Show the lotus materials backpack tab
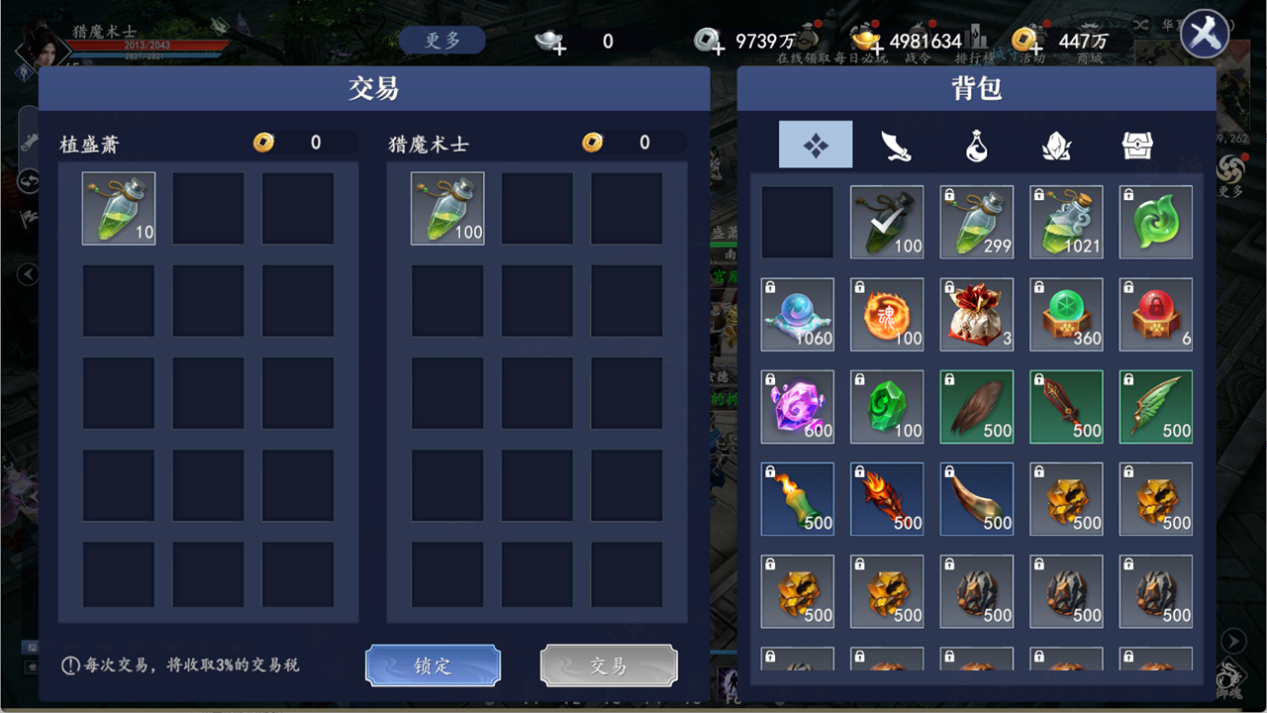1267x713 pixels. click(1056, 145)
